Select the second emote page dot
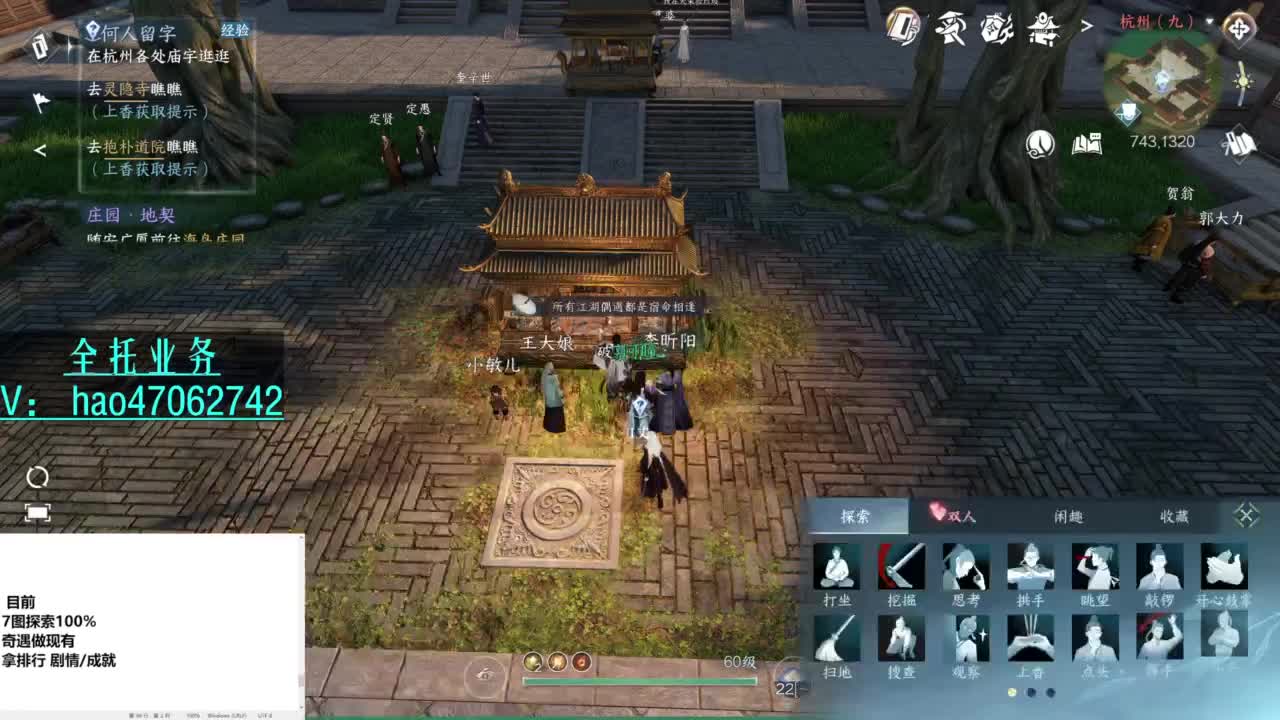The width and height of the screenshot is (1280, 720). coord(1030,692)
